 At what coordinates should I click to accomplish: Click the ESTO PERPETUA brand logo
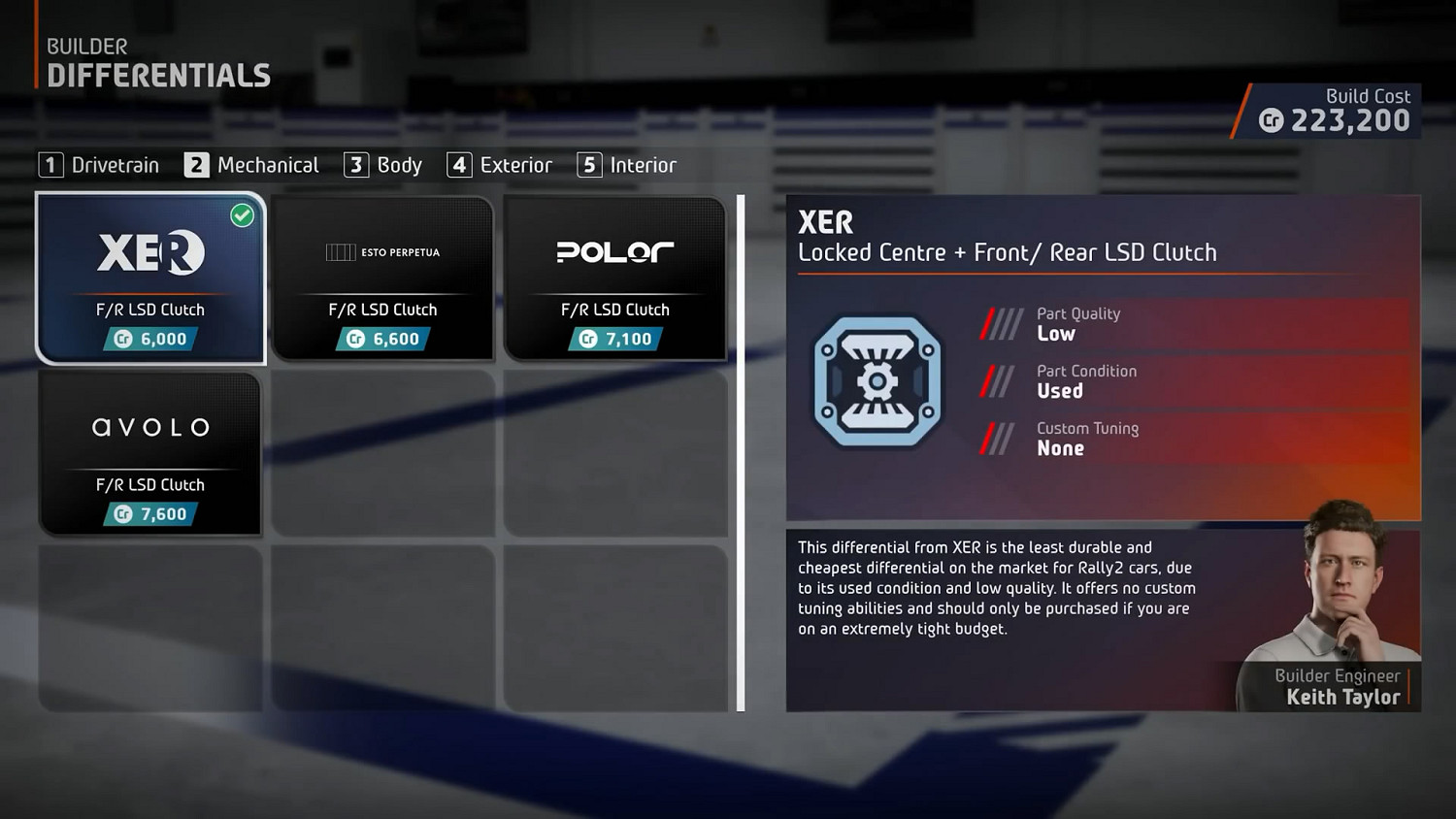coord(382,252)
